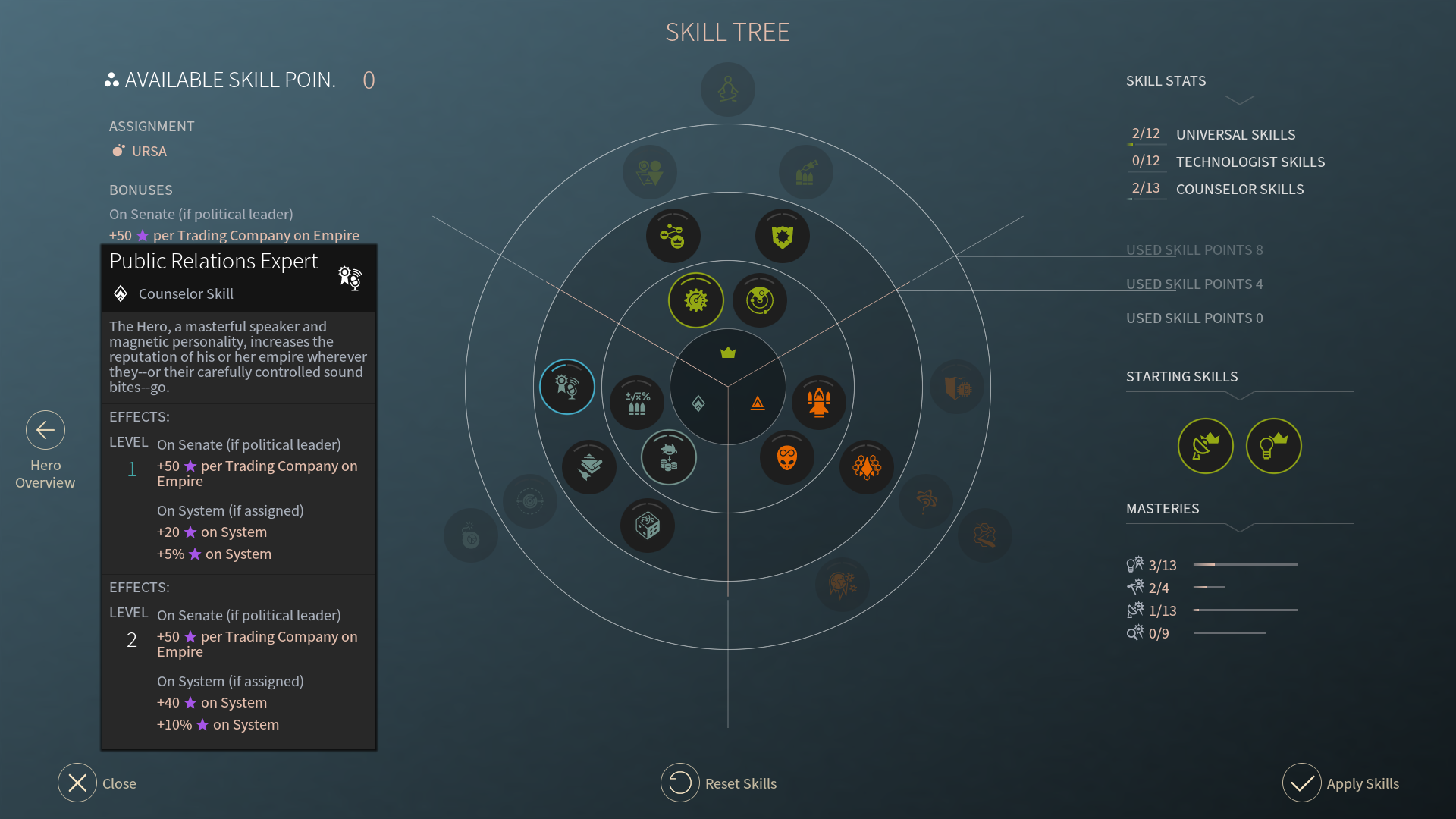The image size is (1456, 819).
Task: Select the green shield skill node
Action: click(x=783, y=237)
